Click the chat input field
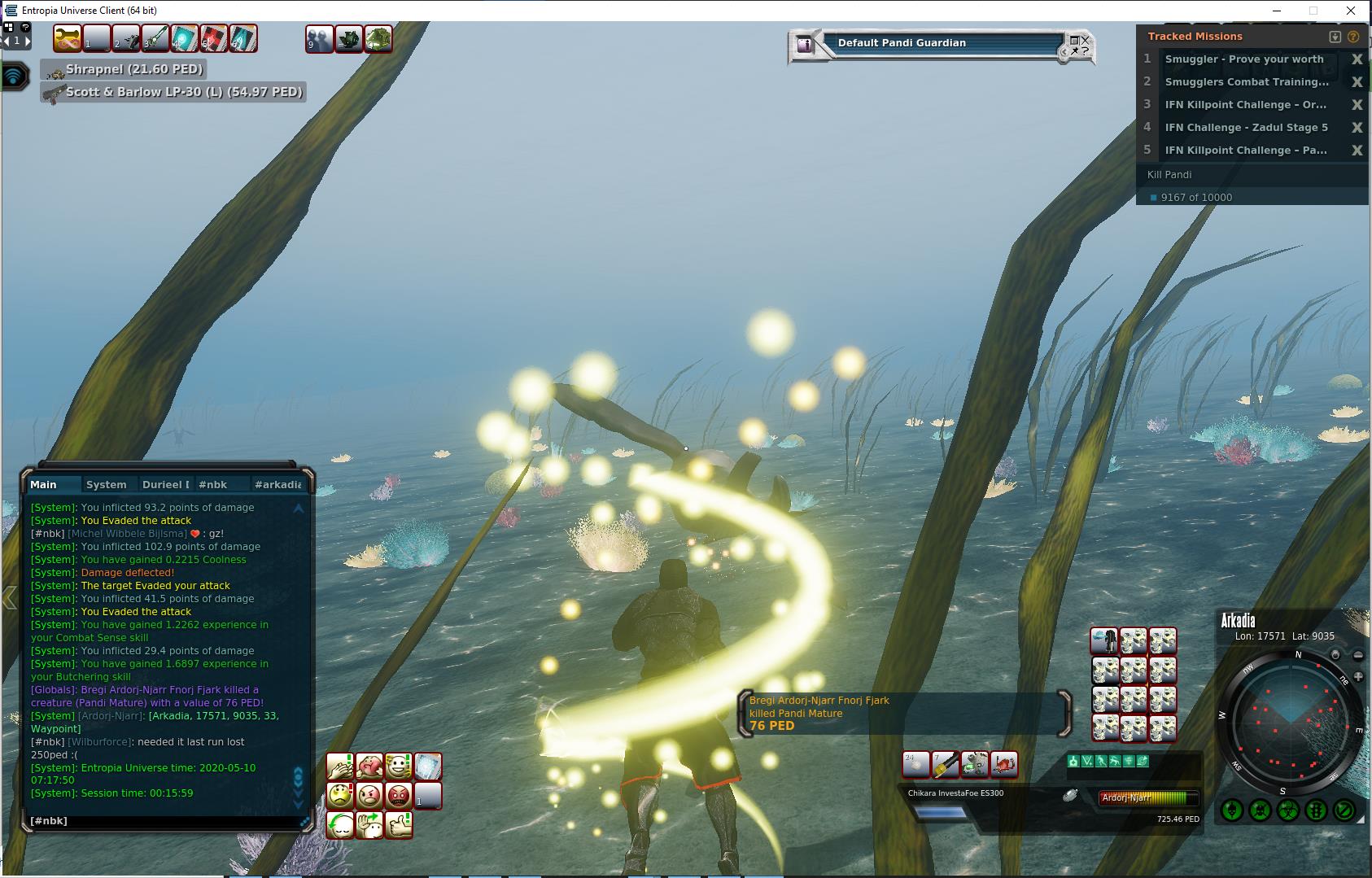Viewport: 1372px width, 878px height. pos(163,821)
